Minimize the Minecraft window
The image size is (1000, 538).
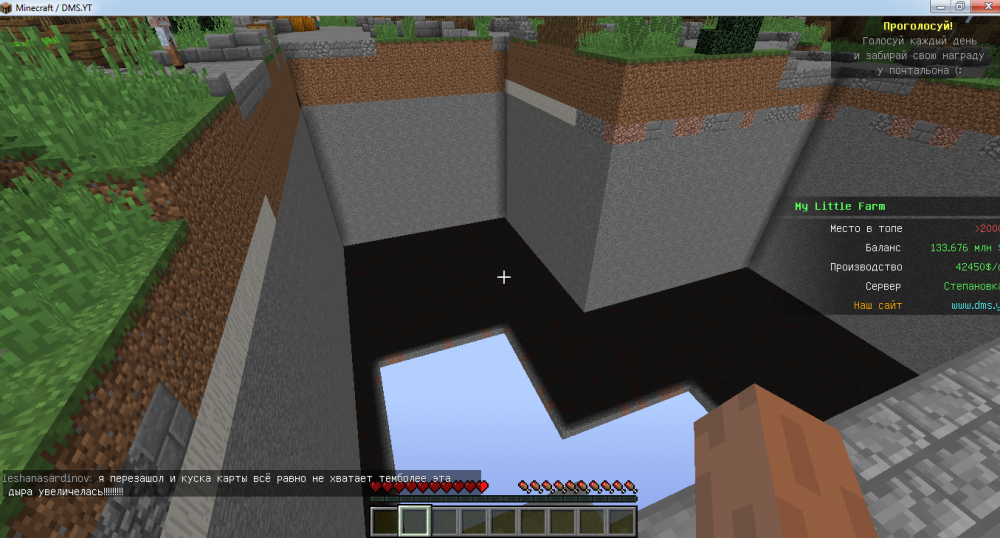[941, 7]
